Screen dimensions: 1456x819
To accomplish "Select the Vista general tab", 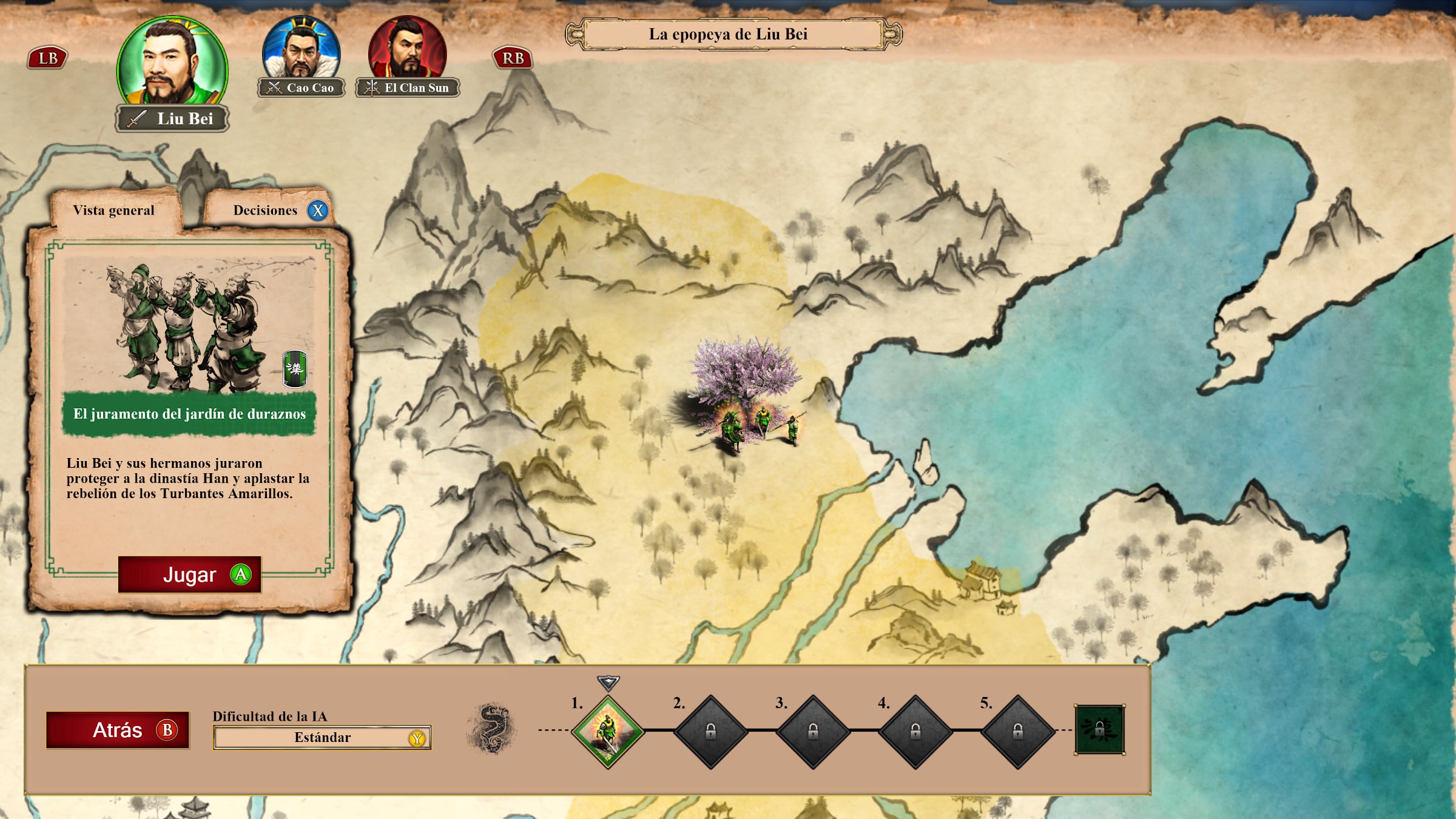I will tap(114, 211).
